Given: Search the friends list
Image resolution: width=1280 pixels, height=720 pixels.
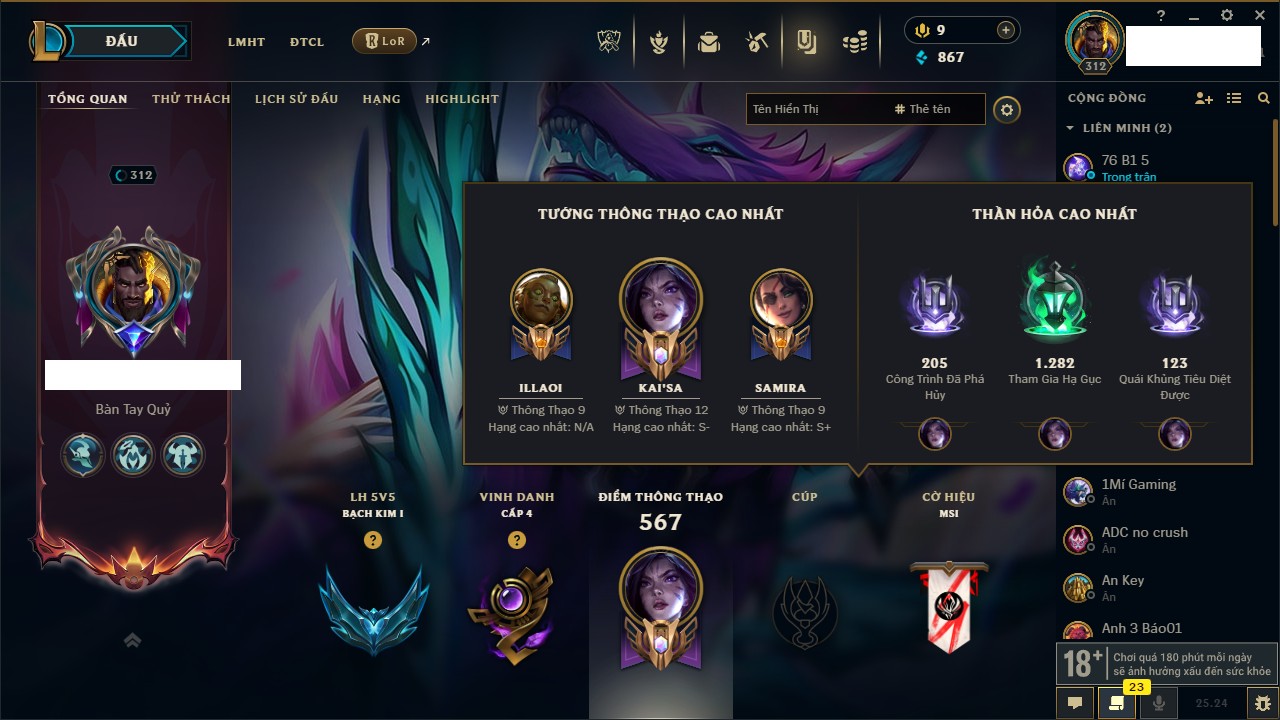Looking at the screenshot, I should tap(1264, 98).
